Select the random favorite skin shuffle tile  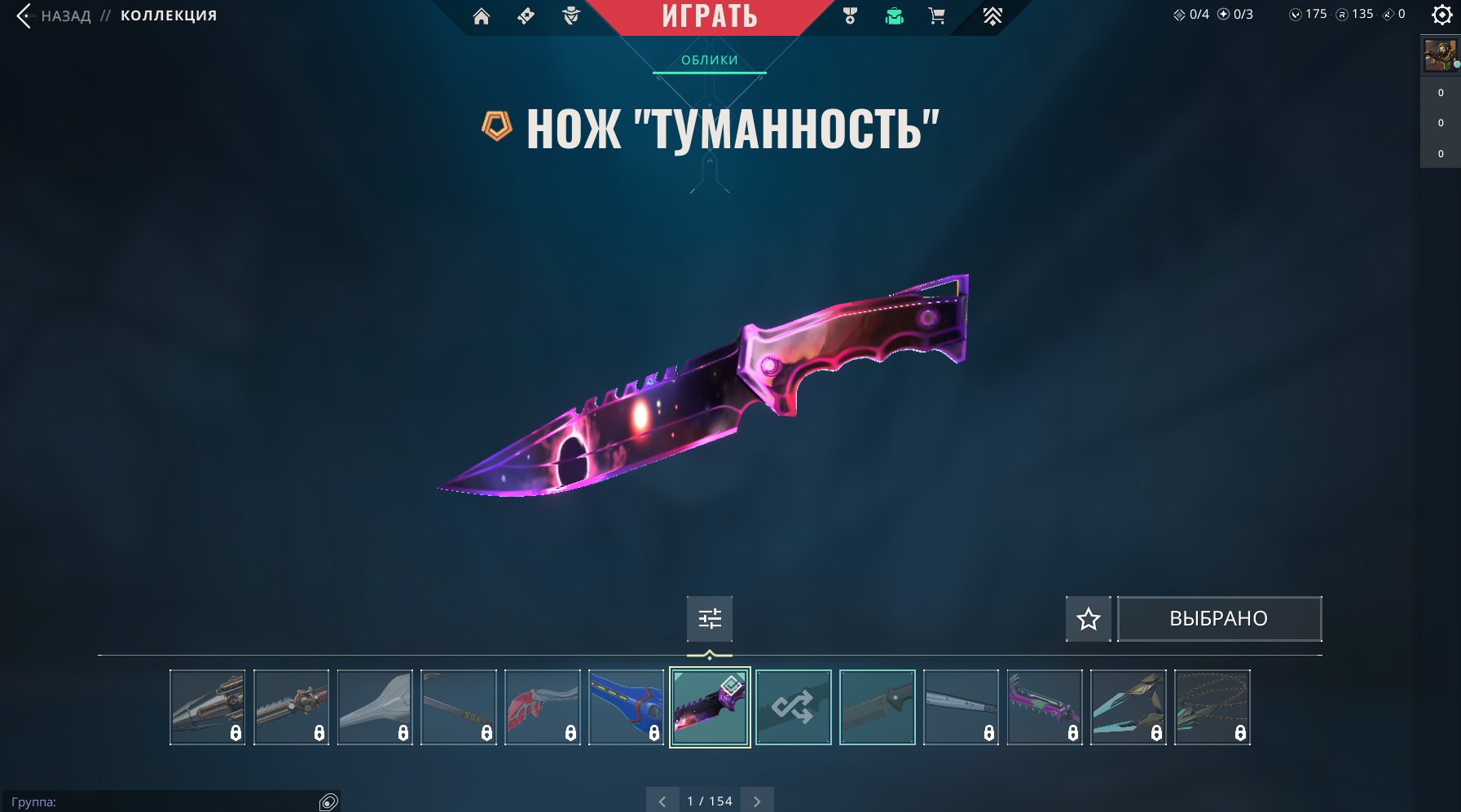coord(794,707)
